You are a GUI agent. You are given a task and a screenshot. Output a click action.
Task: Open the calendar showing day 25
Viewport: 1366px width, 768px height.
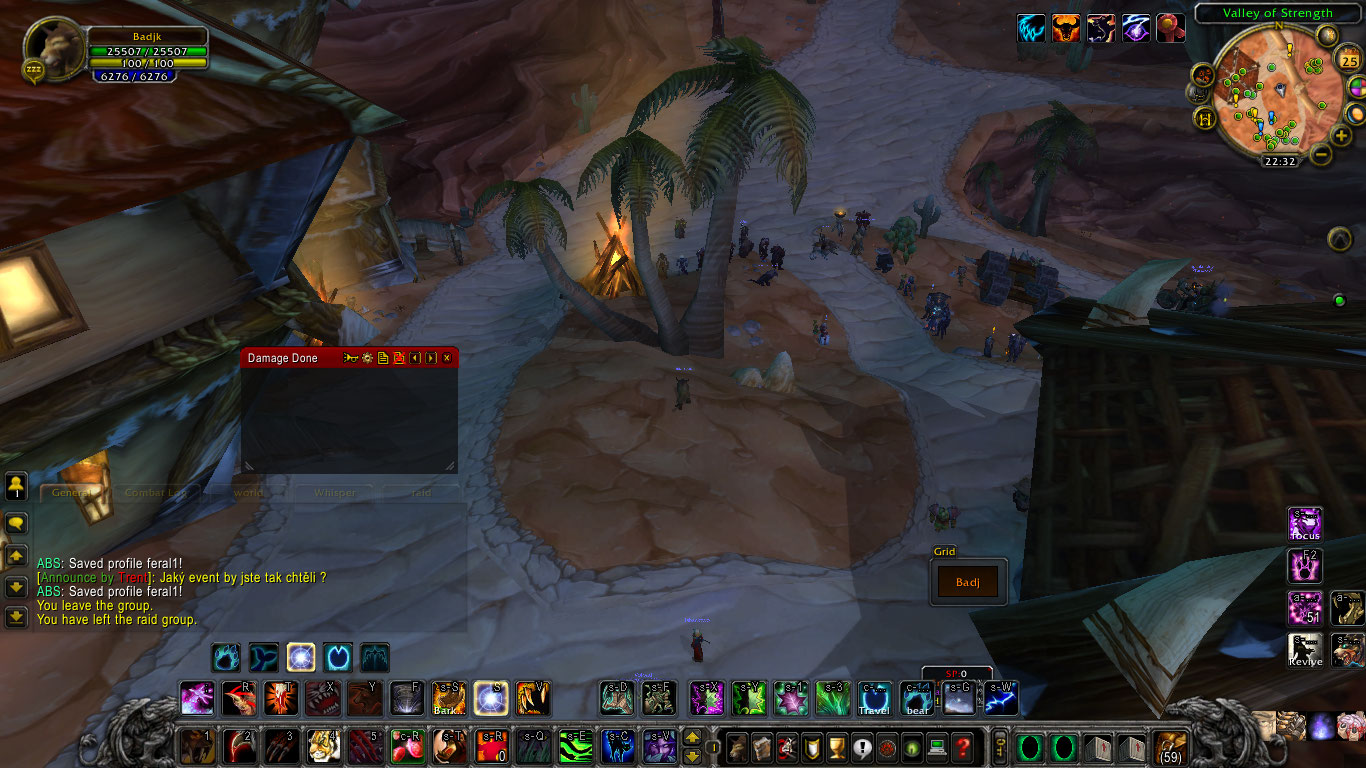coord(1349,60)
